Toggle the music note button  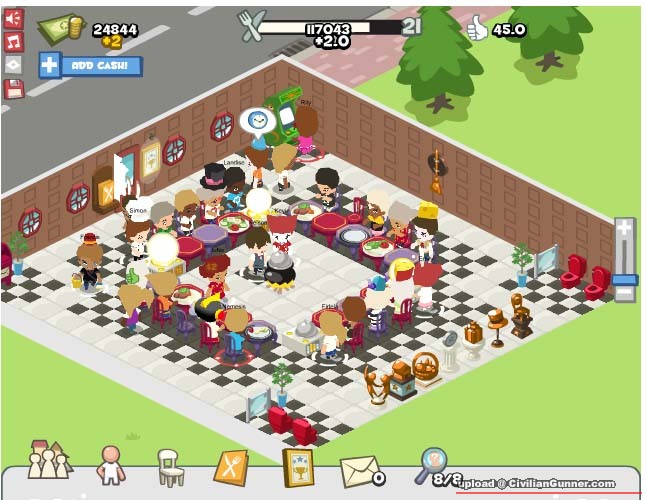click(x=13, y=42)
